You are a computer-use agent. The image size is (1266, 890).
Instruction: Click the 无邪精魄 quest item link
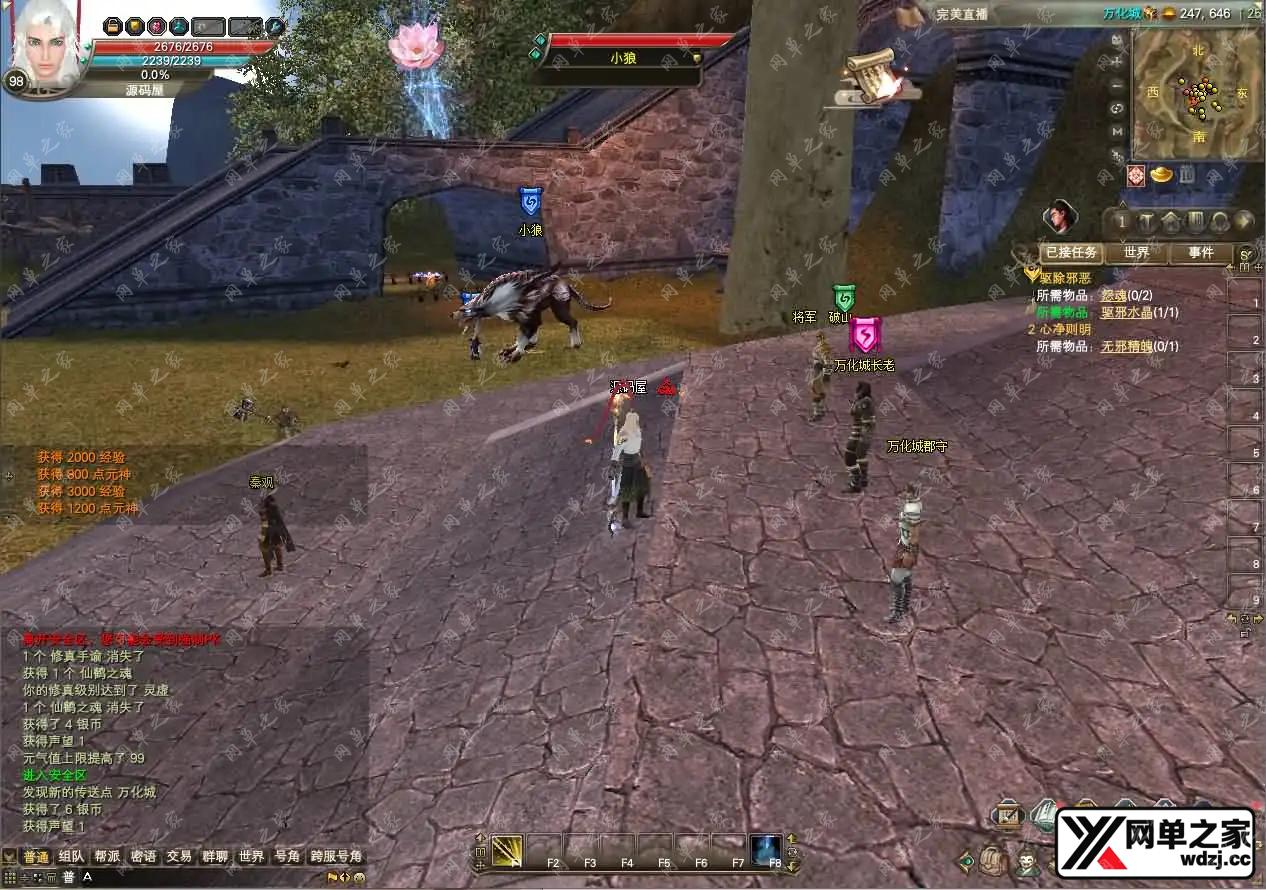coord(1126,346)
